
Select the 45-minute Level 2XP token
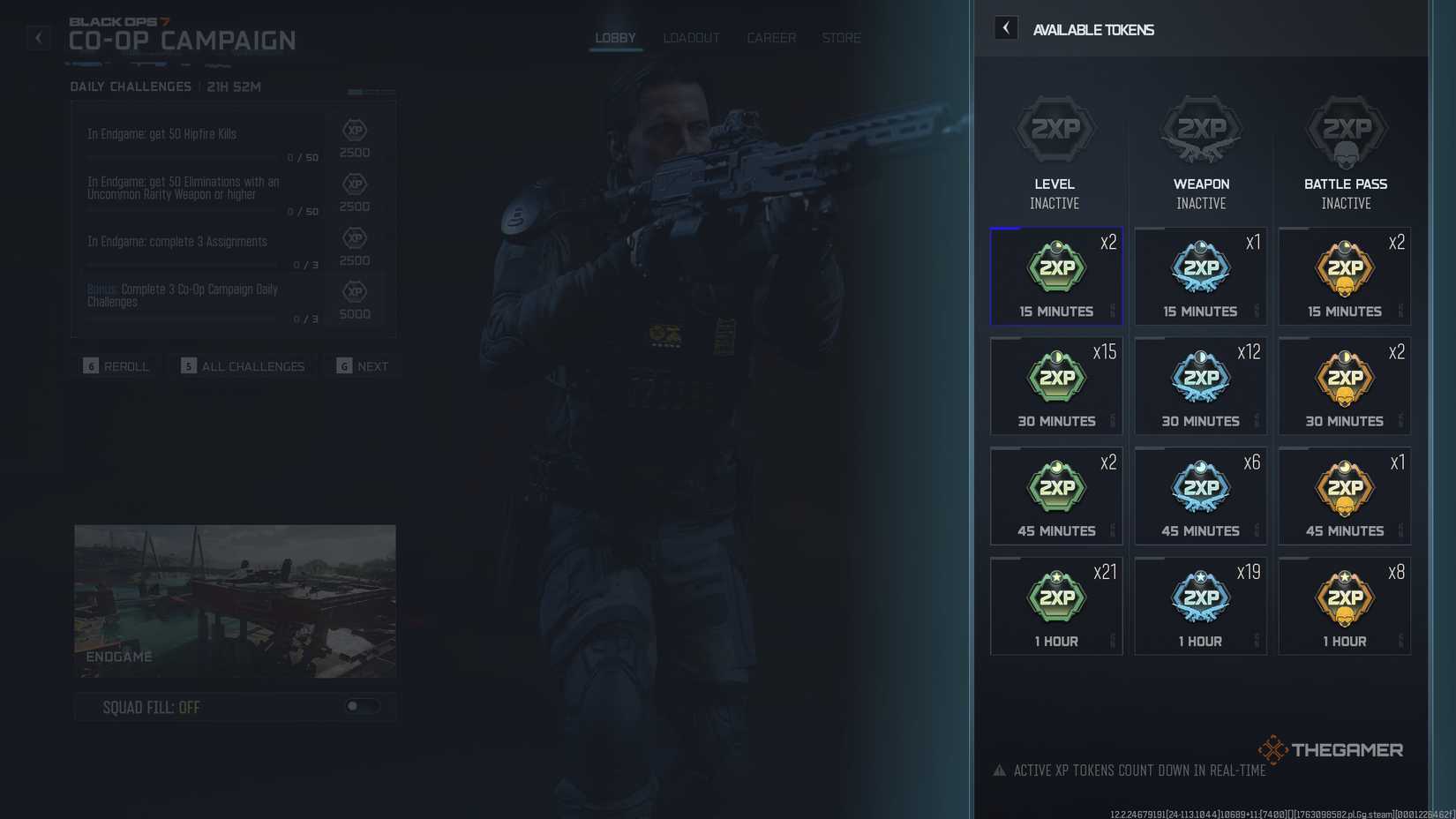(1055, 496)
